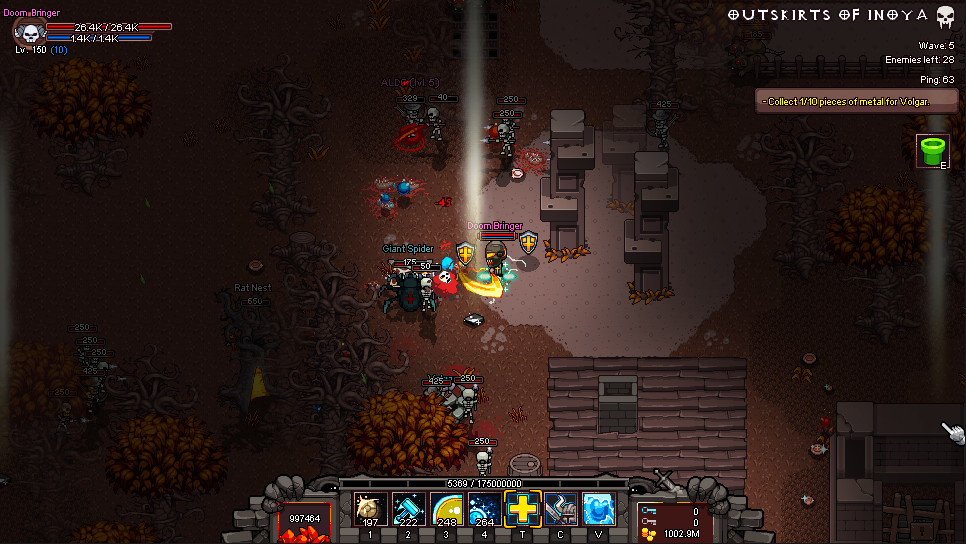Open the Doom Bringer skull portrait
966x544 pixels.
(x=24, y=32)
